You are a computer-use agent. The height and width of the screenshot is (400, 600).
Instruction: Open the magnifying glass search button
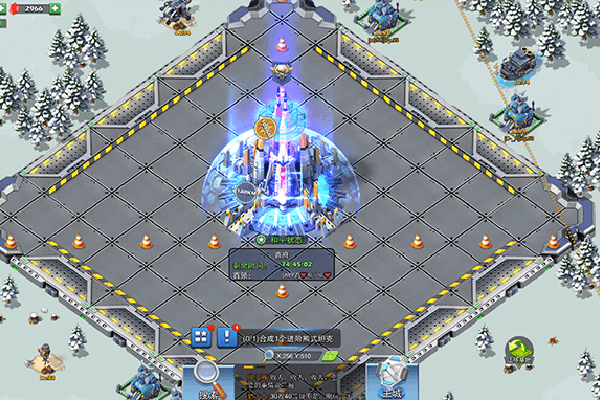(209, 377)
